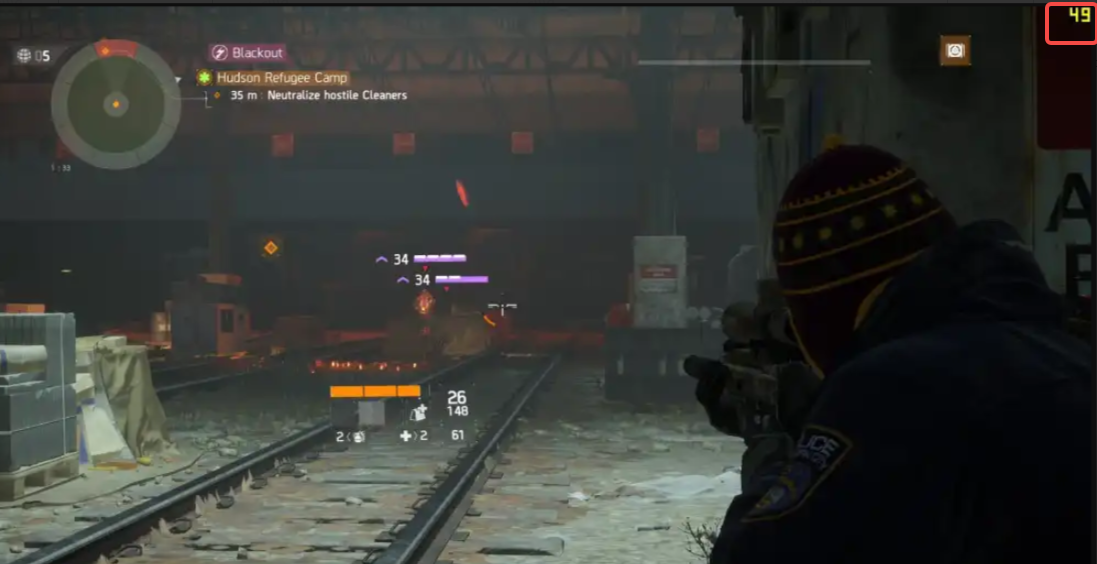Click the orange square badge icon

coord(955,50)
